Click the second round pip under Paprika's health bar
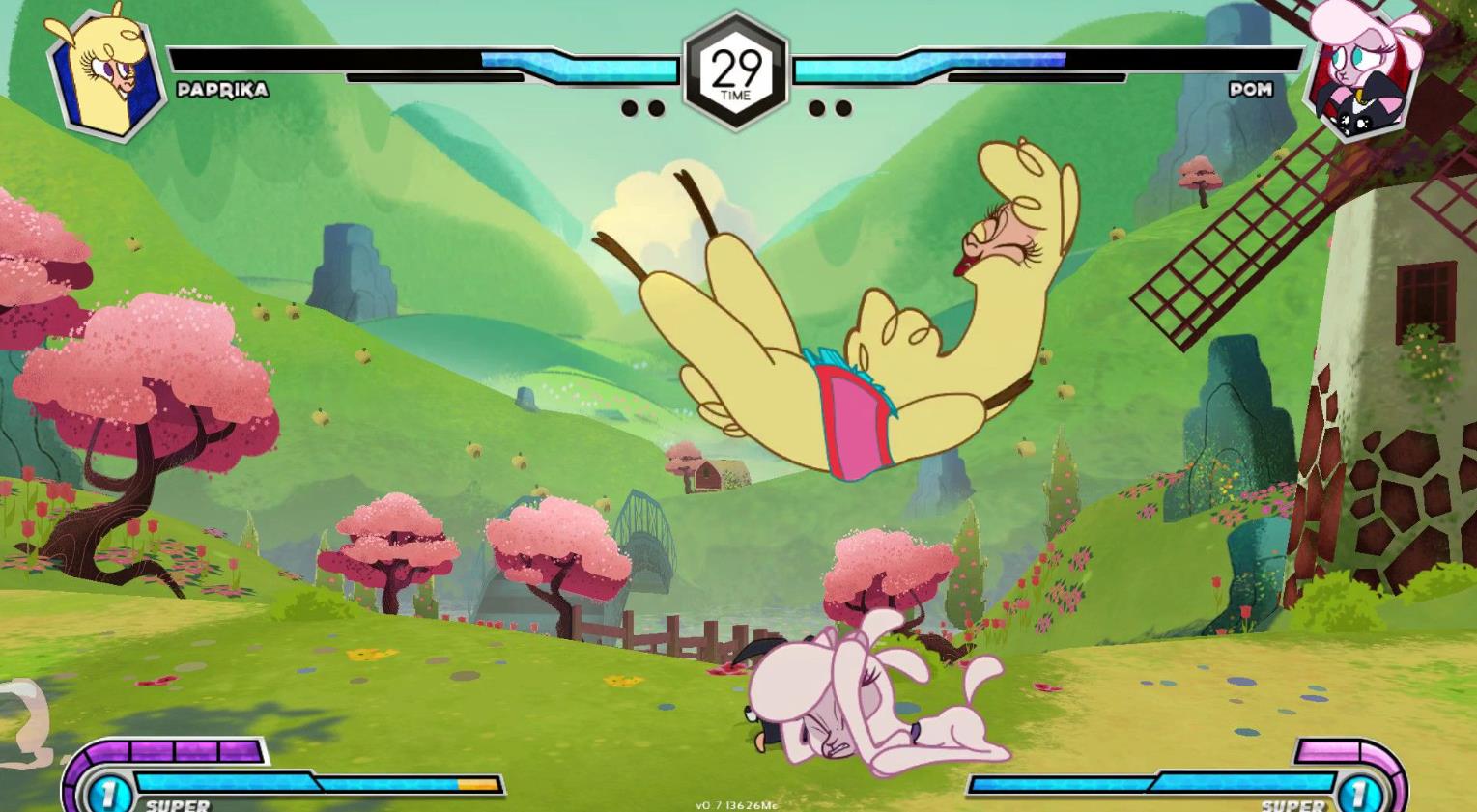Image resolution: width=1477 pixels, height=812 pixels. 655,108
